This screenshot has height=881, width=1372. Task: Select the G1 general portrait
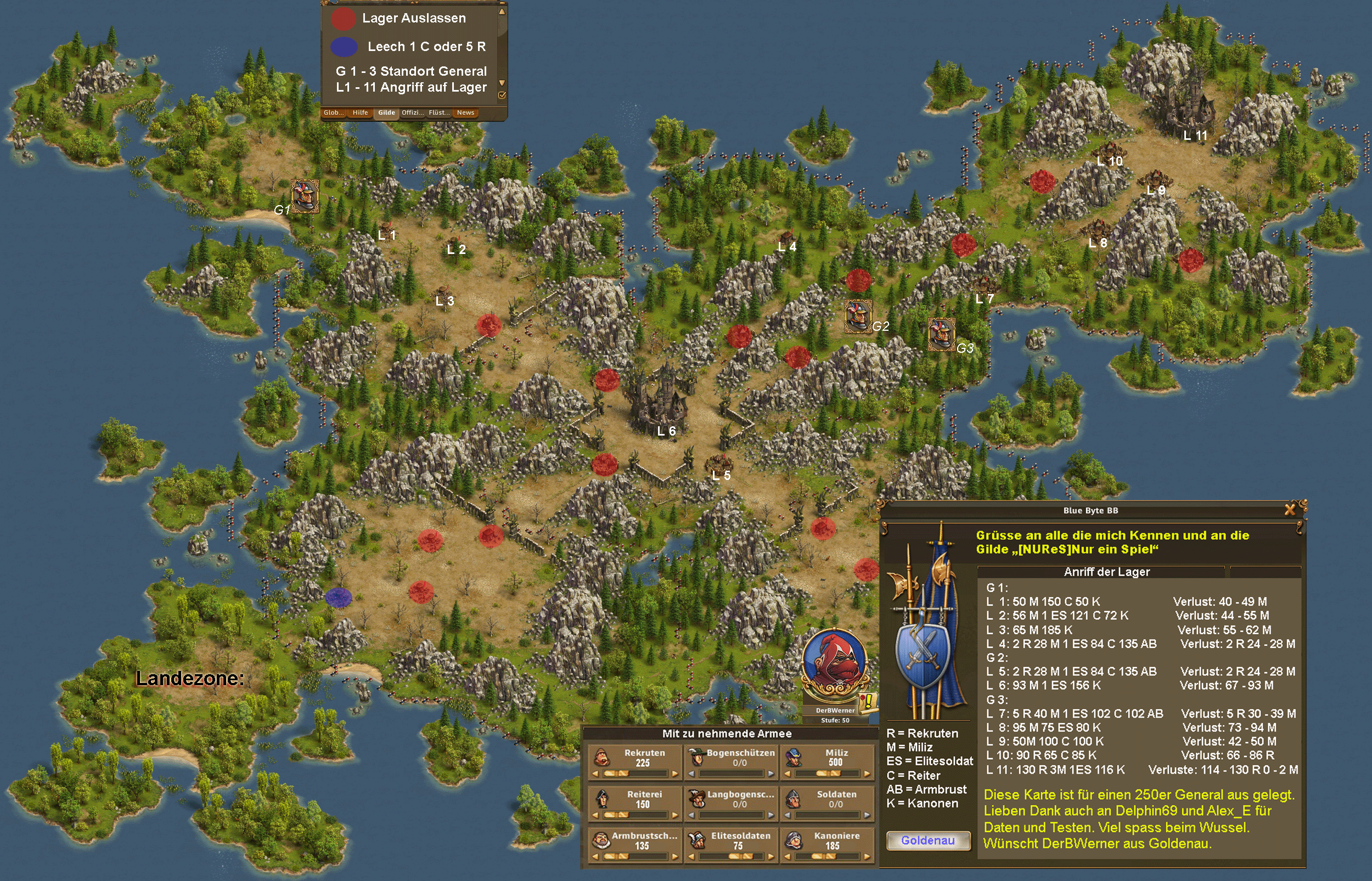[x=305, y=196]
